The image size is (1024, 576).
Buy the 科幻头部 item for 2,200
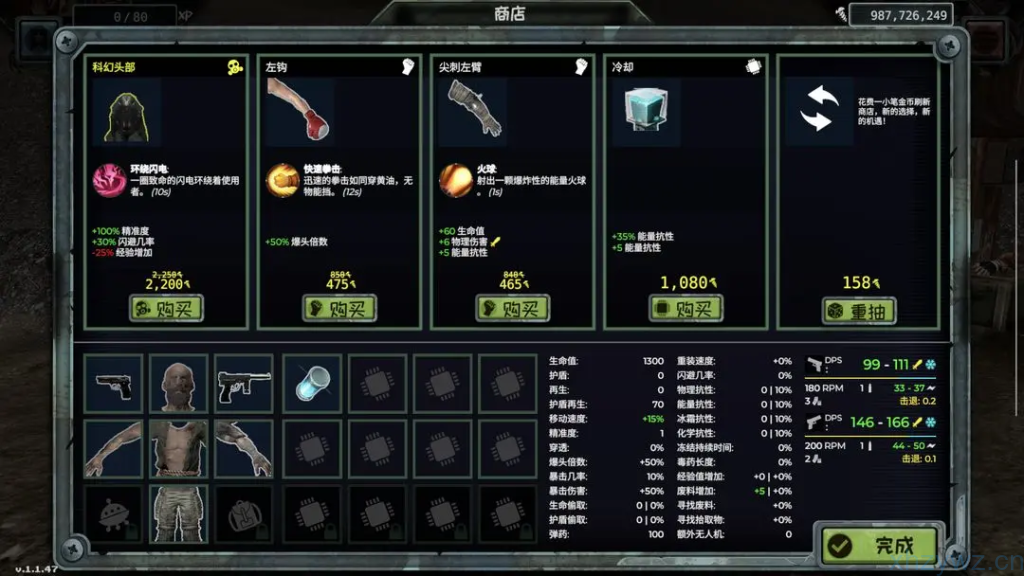click(167, 309)
